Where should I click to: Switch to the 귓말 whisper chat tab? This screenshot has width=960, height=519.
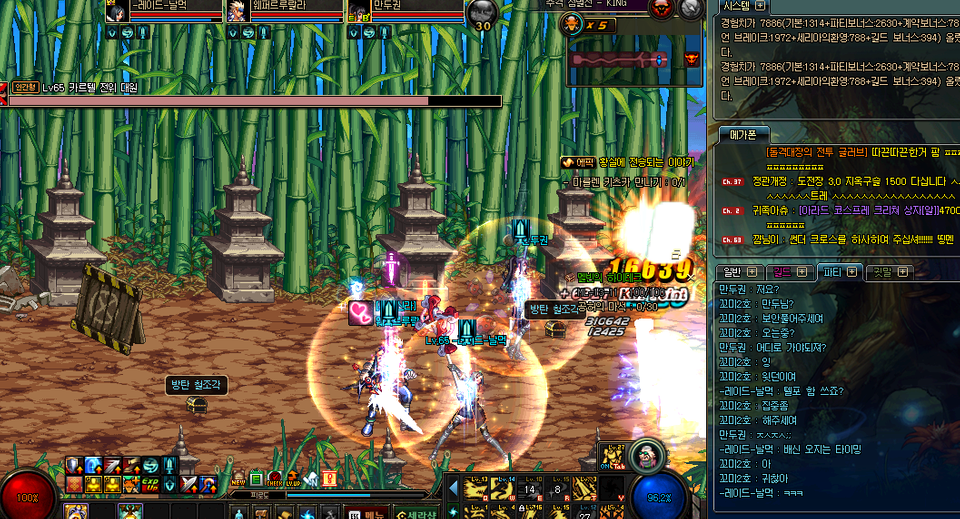click(883, 271)
